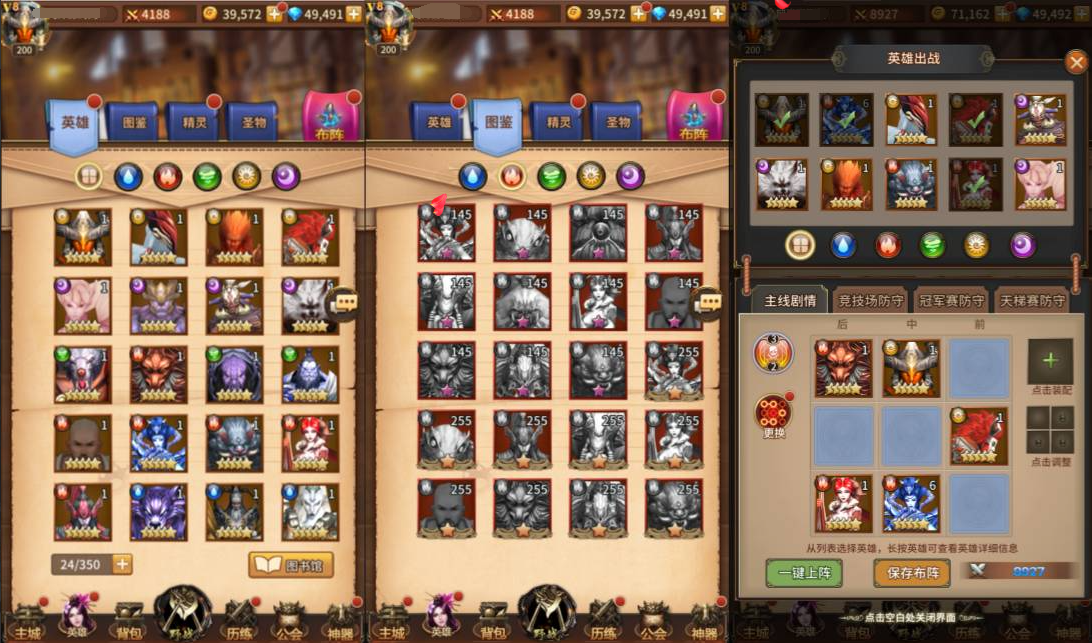Expand hero capacity beside 24/350

click(x=122, y=564)
